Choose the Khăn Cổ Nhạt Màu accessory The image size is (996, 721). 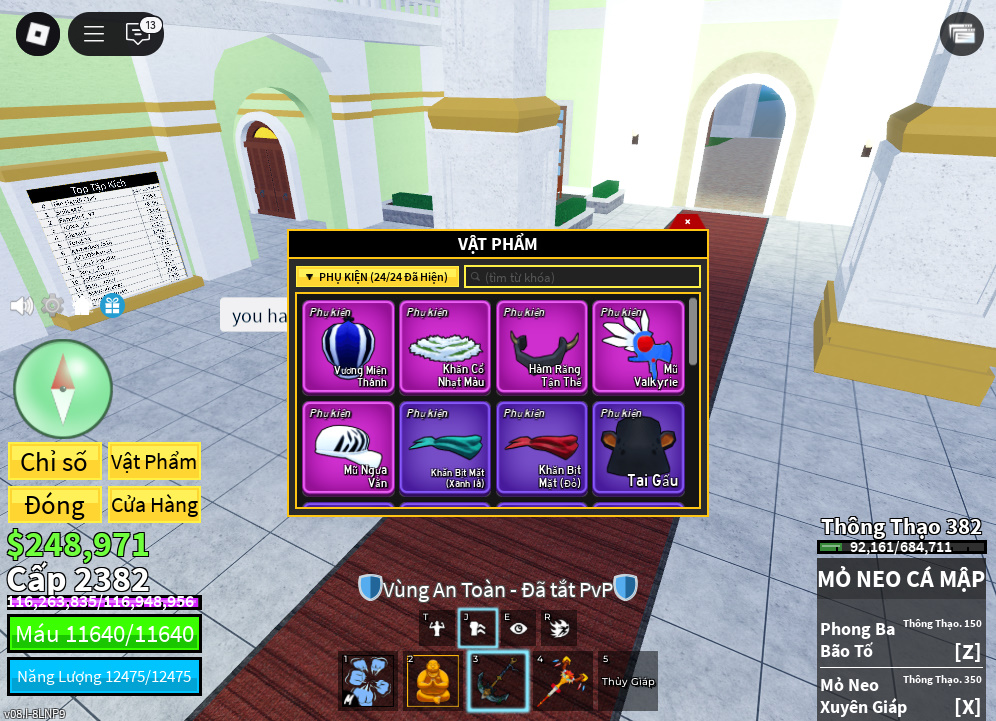tap(444, 347)
